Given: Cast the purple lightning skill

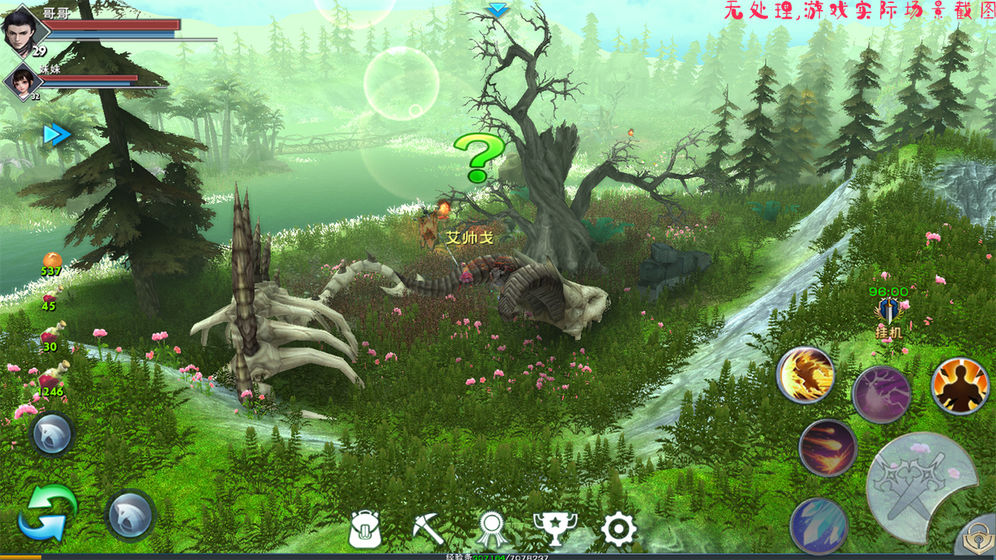Looking at the screenshot, I should (x=881, y=393).
